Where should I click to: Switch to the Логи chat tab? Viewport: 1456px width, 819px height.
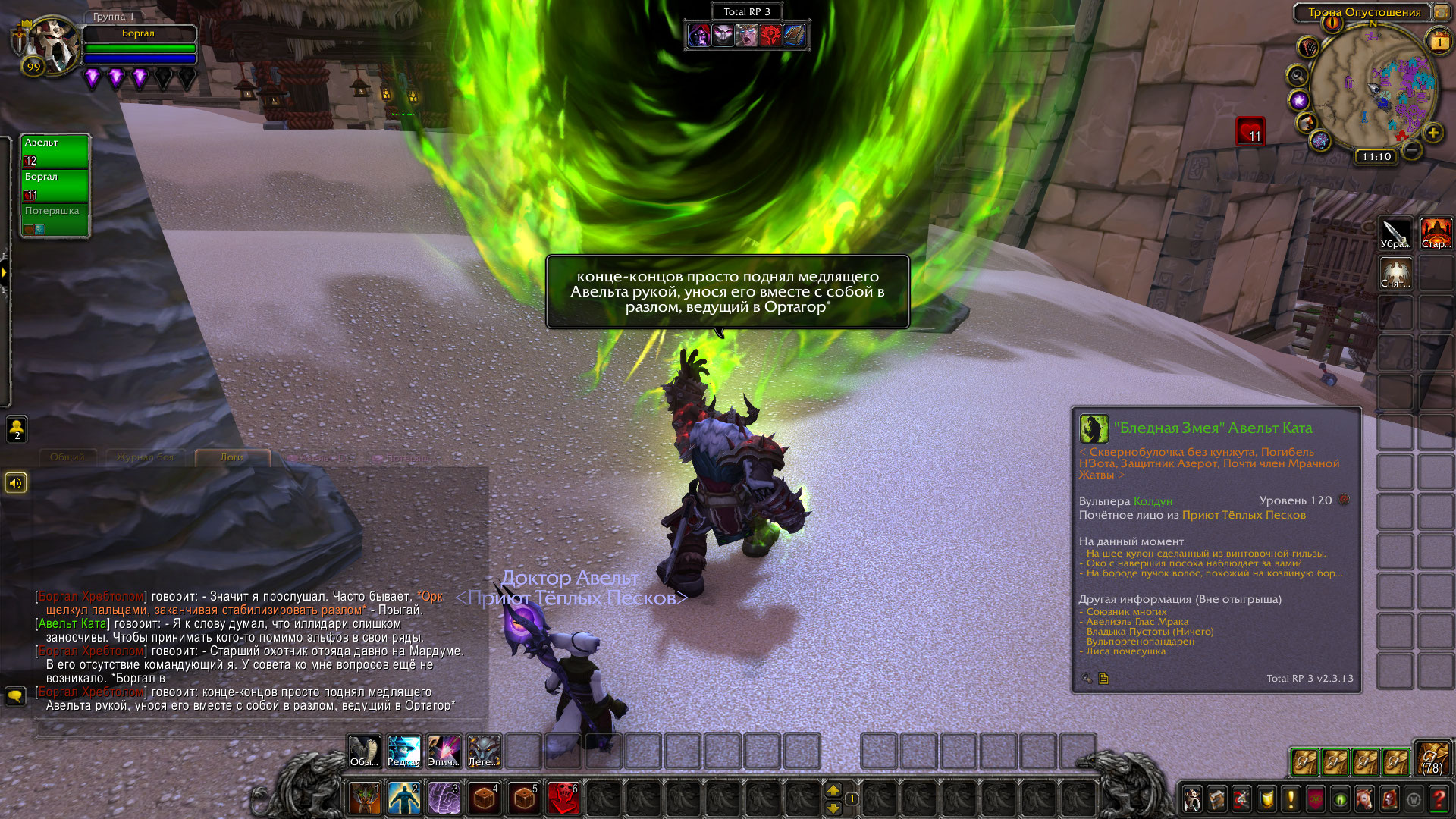[232, 457]
